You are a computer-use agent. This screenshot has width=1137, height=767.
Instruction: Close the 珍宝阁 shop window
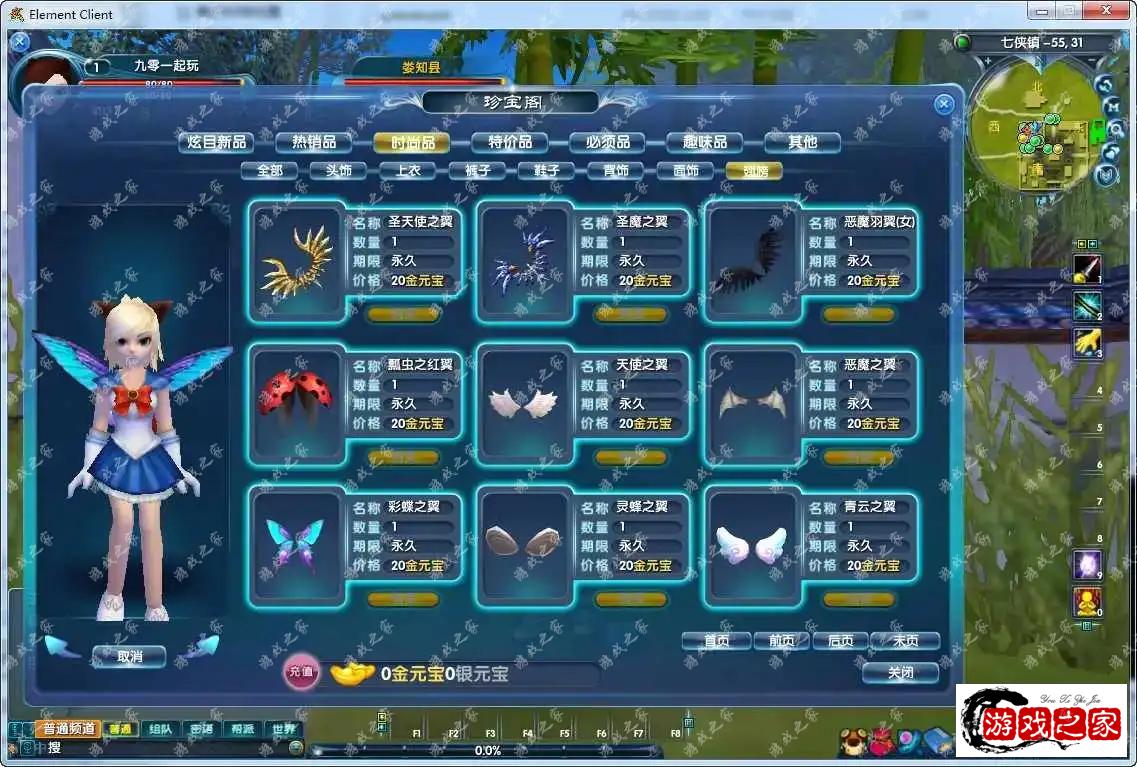click(x=943, y=104)
